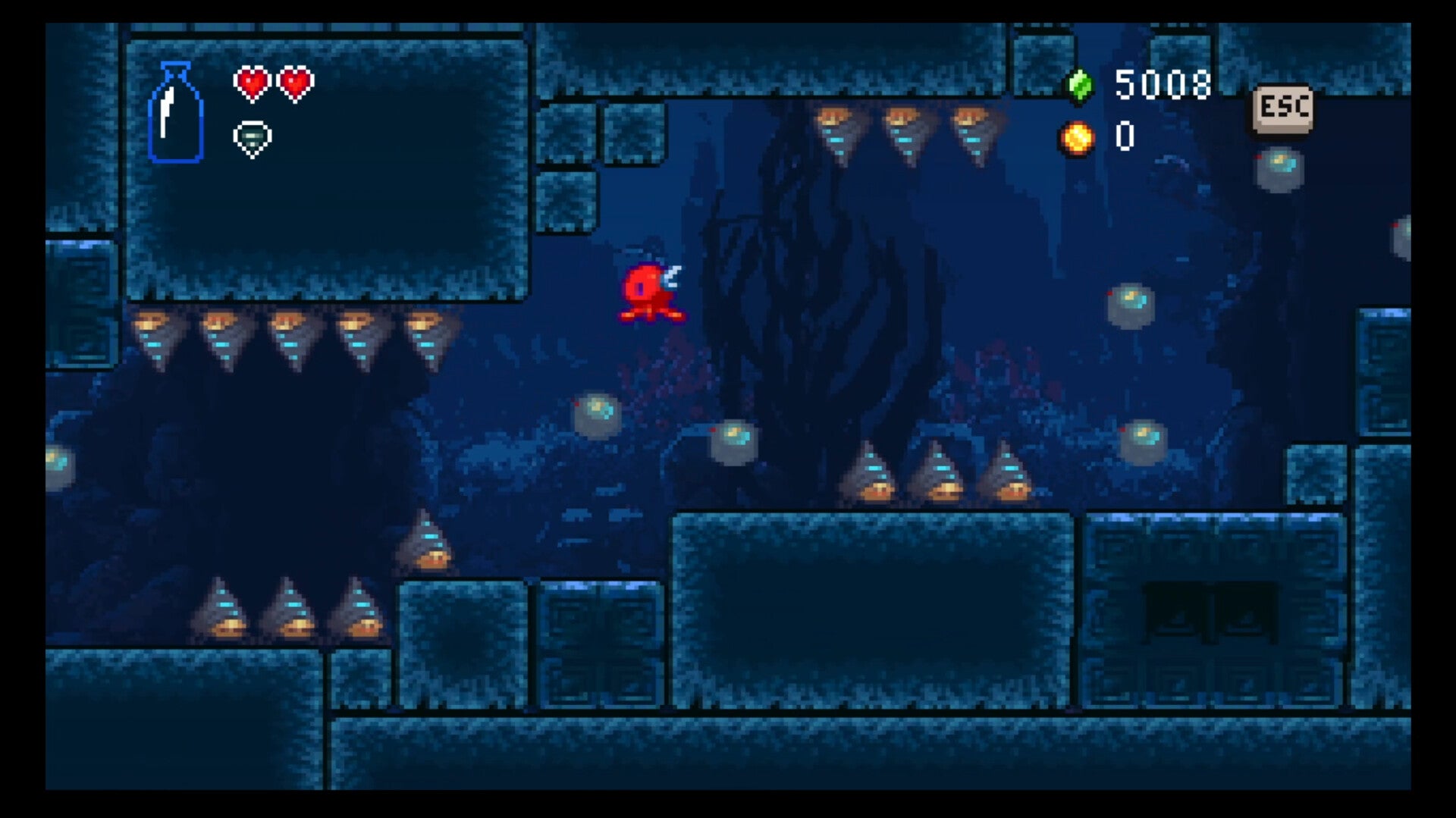Click the ink bottle icon
The image size is (1456, 818).
[x=176, y=112]
